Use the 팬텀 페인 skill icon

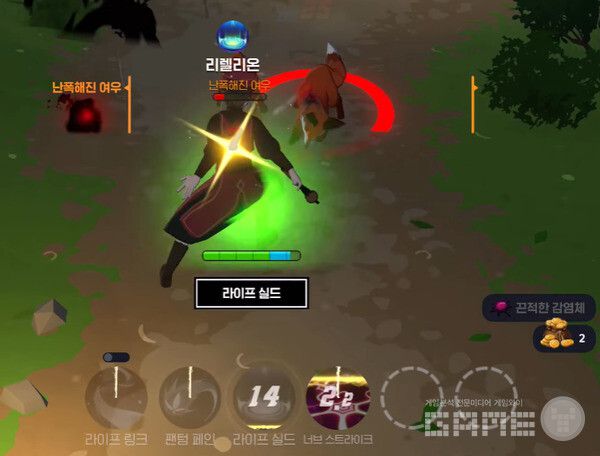[x=190, y=397]
